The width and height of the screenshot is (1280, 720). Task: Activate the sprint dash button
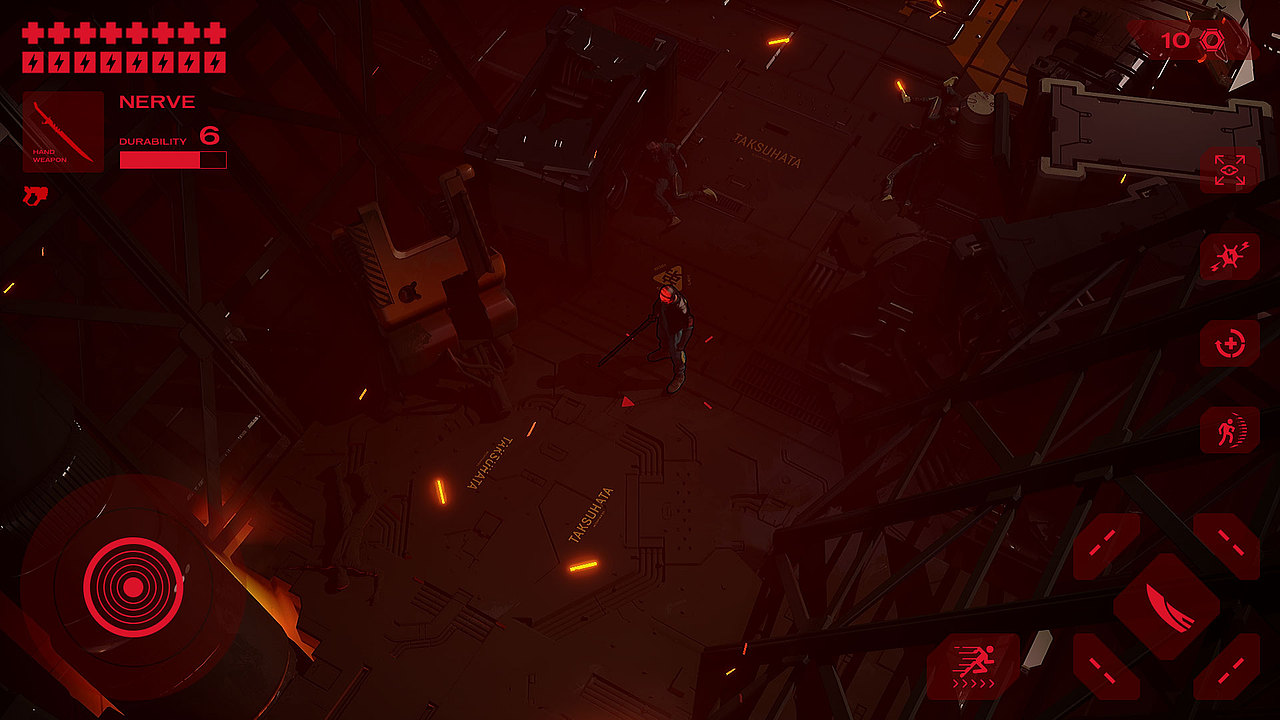972,664
